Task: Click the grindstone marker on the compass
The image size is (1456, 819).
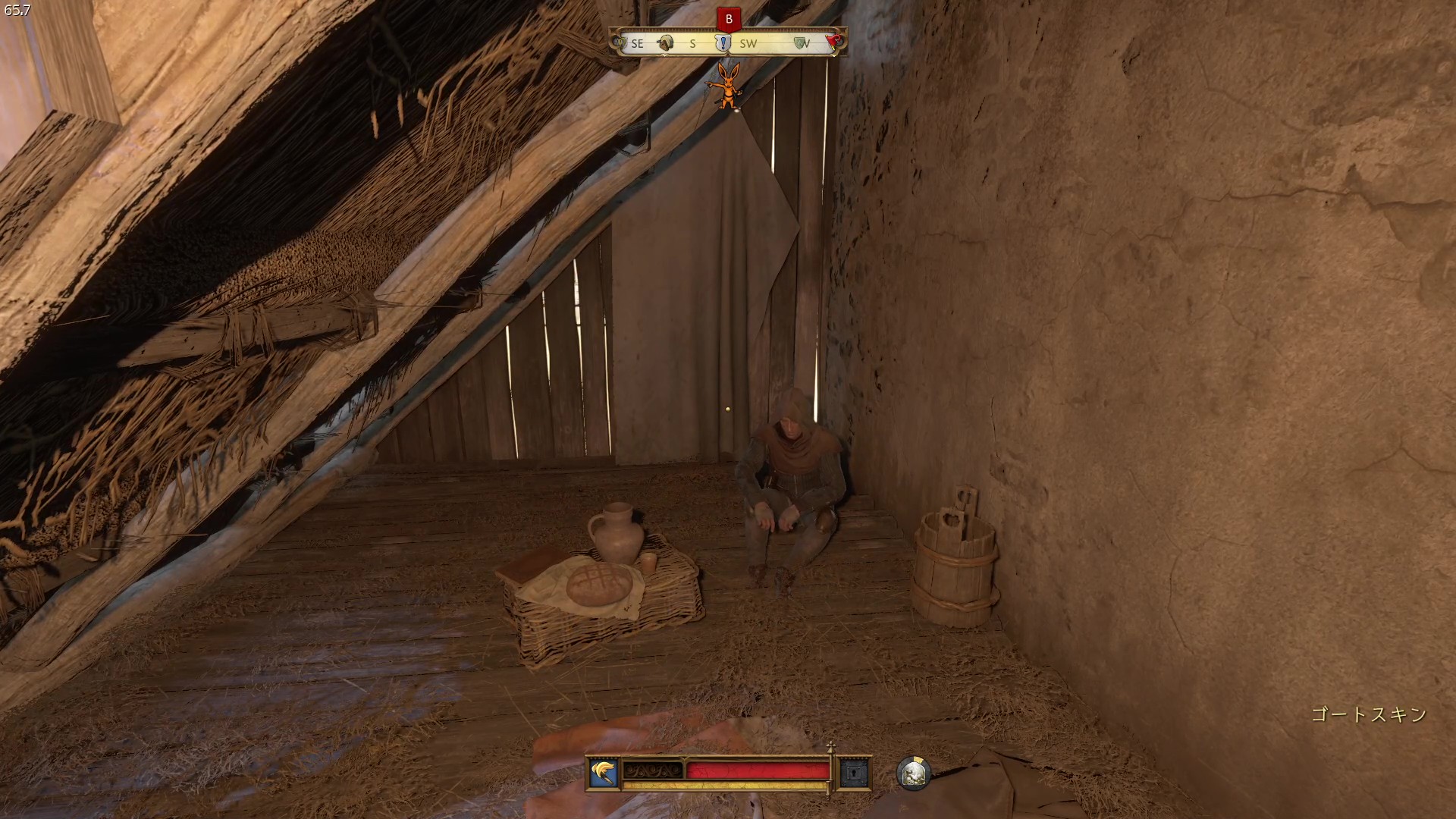Action: (x=666, y=43)
